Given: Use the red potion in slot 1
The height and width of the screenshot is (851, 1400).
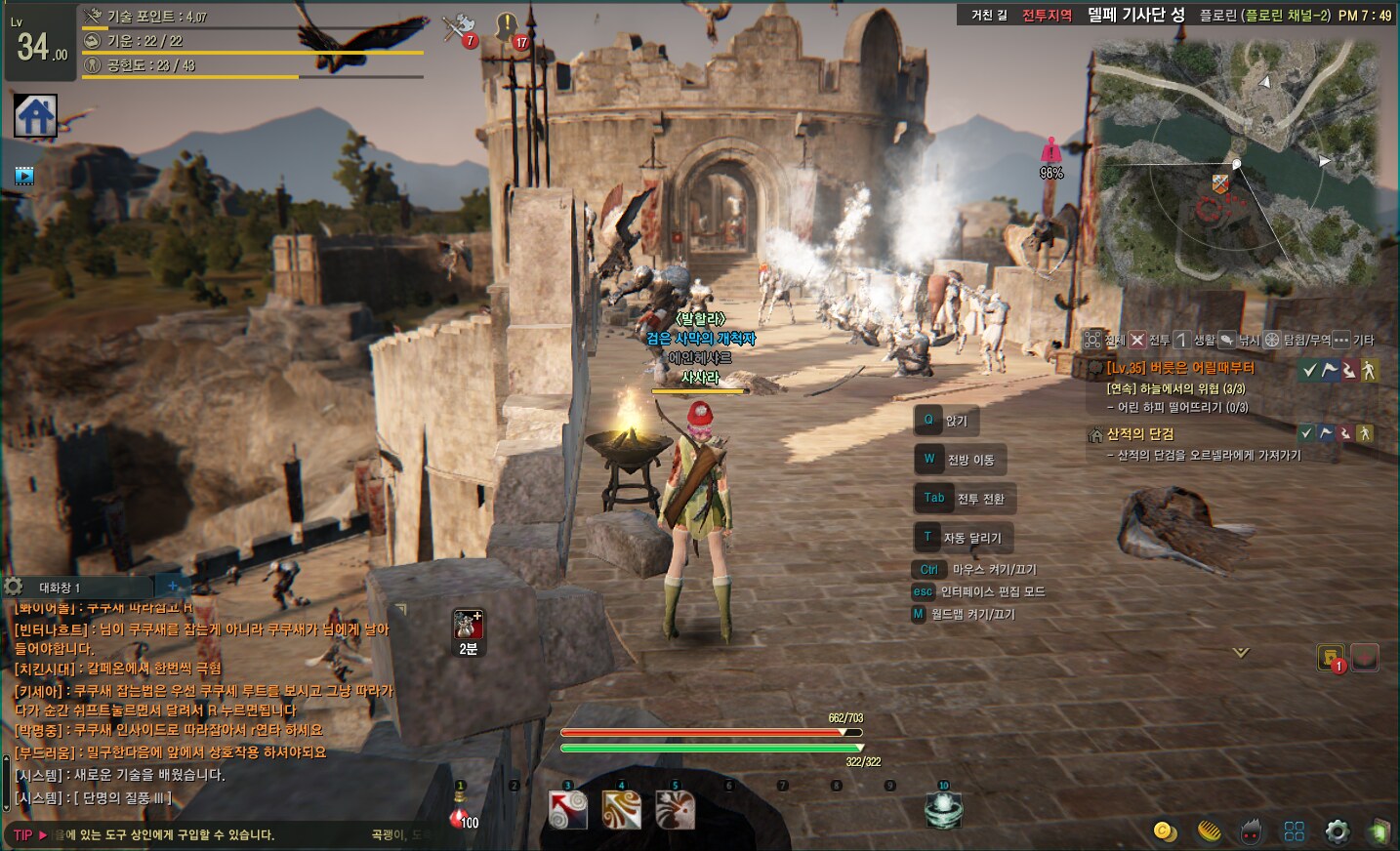Looking at the screenshot, I should [462, 813].
